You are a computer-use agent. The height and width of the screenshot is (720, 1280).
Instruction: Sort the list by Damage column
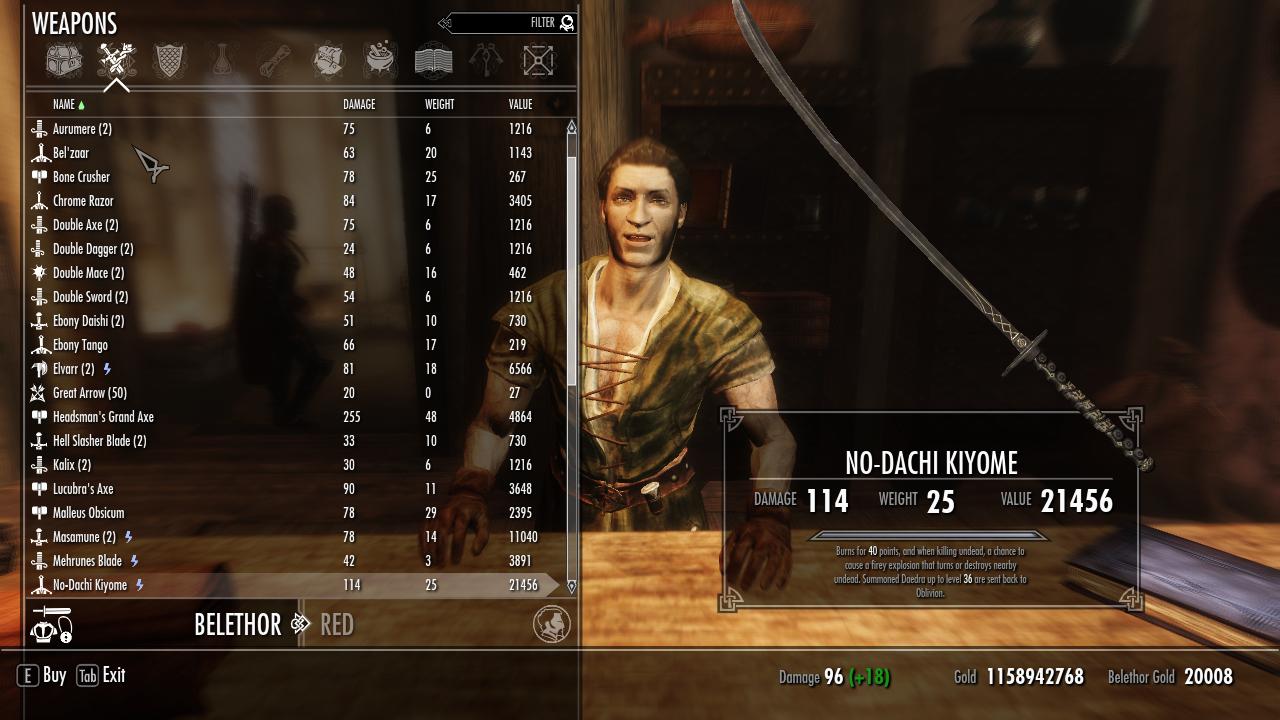pyautogui.click(x=359, y=104)
